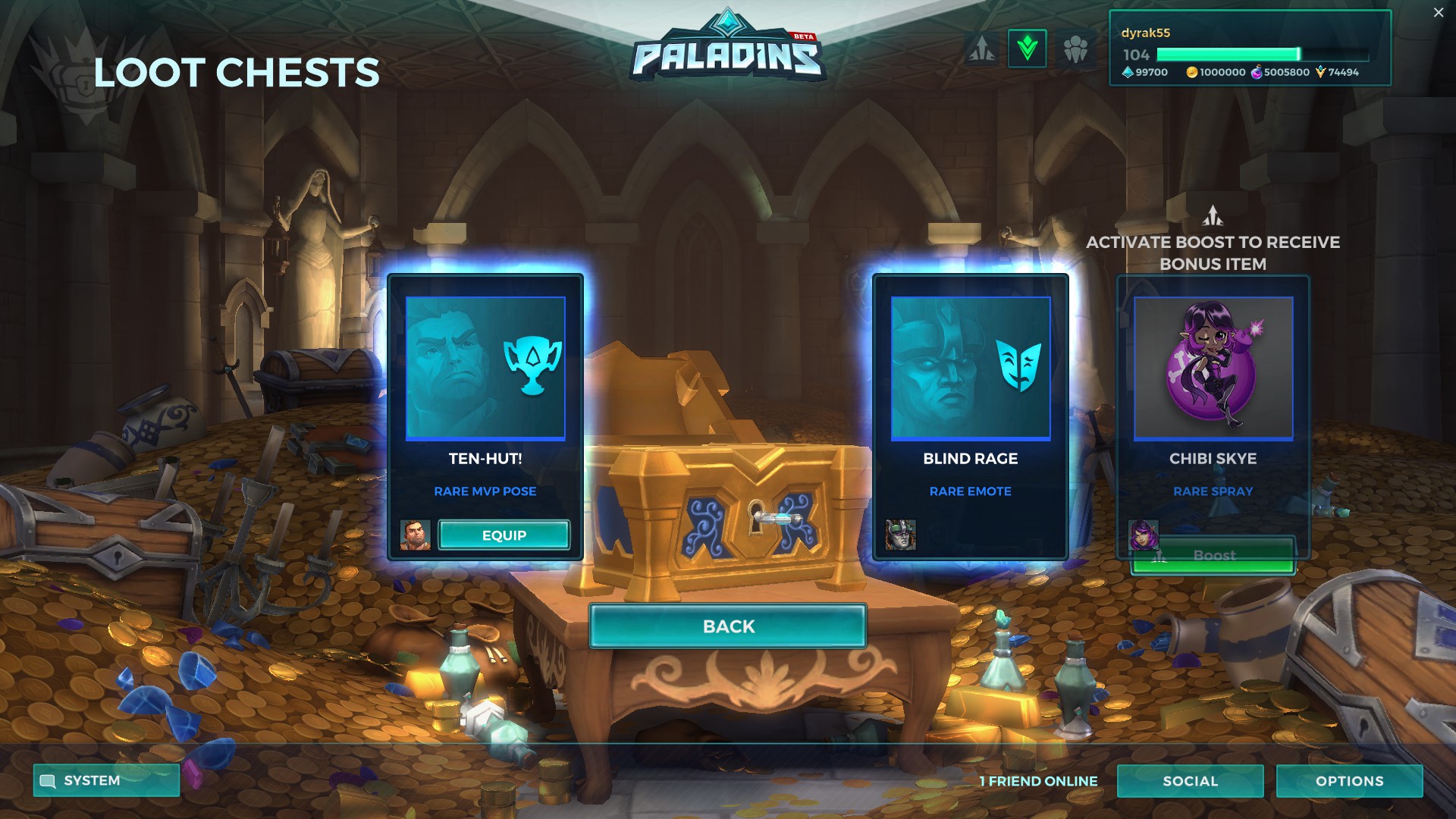
Task: Select the champion portrait beside the Equip button
Action: tap(417, 535)
